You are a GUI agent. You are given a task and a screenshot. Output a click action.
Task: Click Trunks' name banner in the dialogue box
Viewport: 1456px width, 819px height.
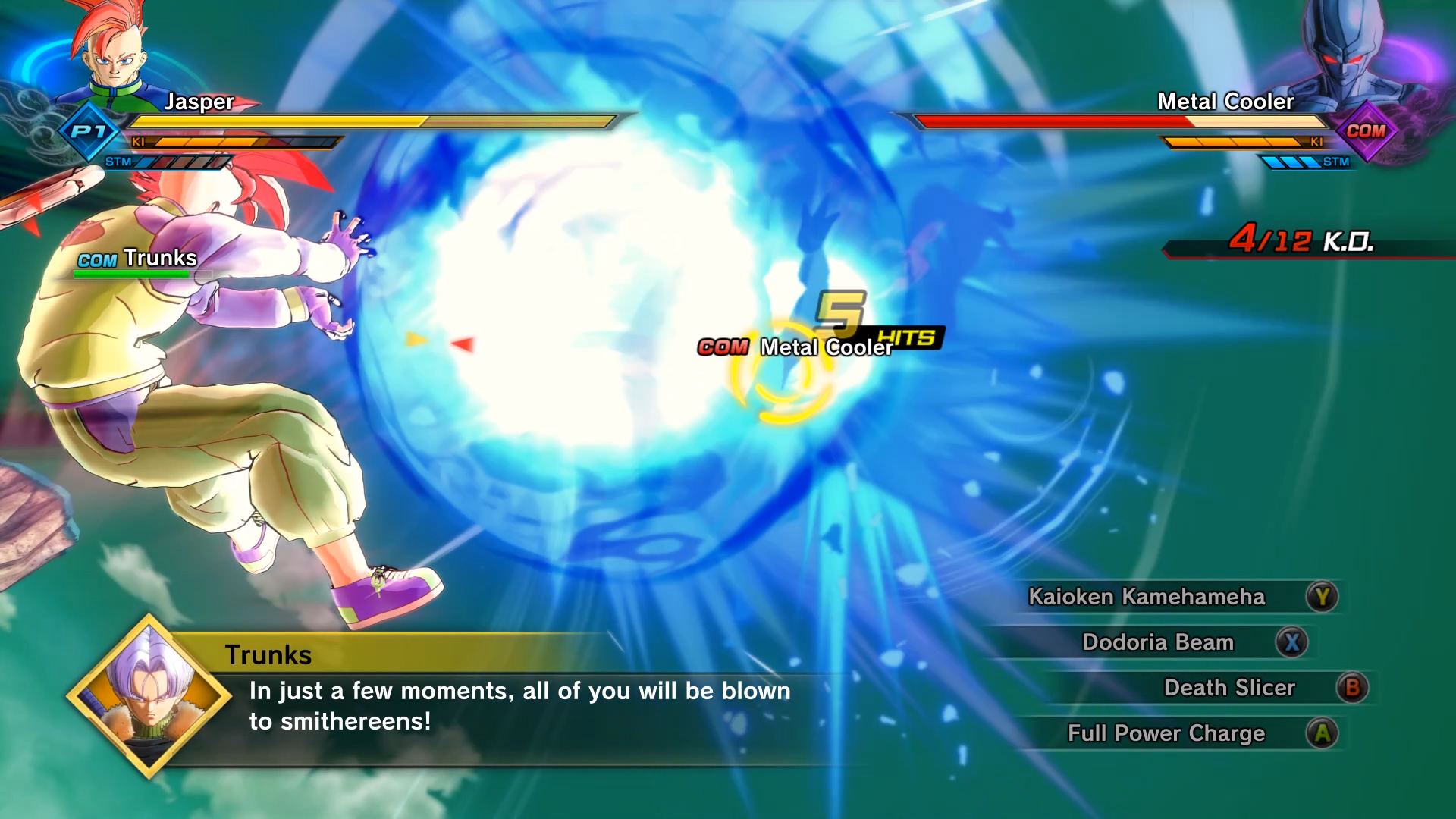271,654
